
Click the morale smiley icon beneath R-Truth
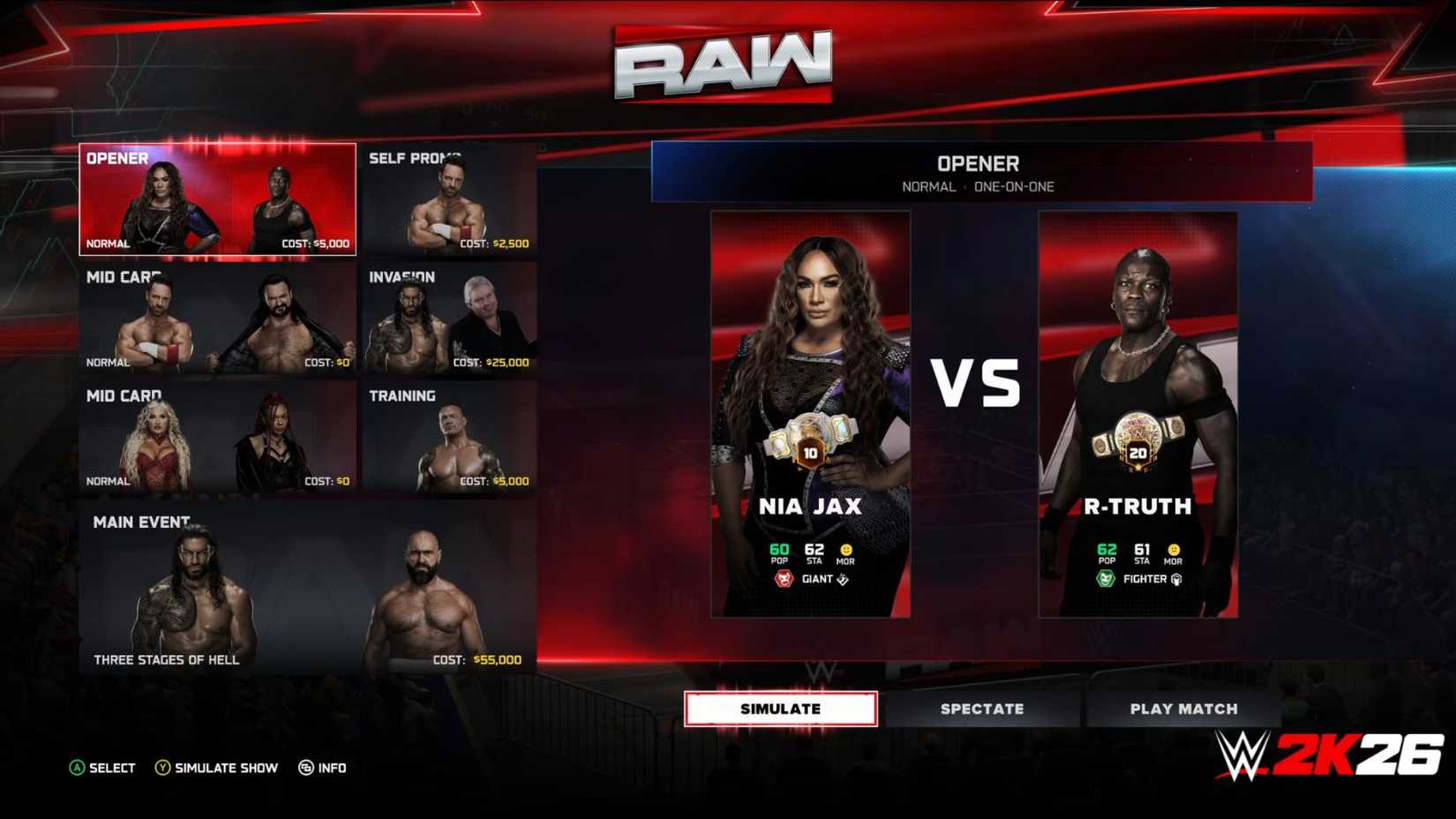point(1174,552)
